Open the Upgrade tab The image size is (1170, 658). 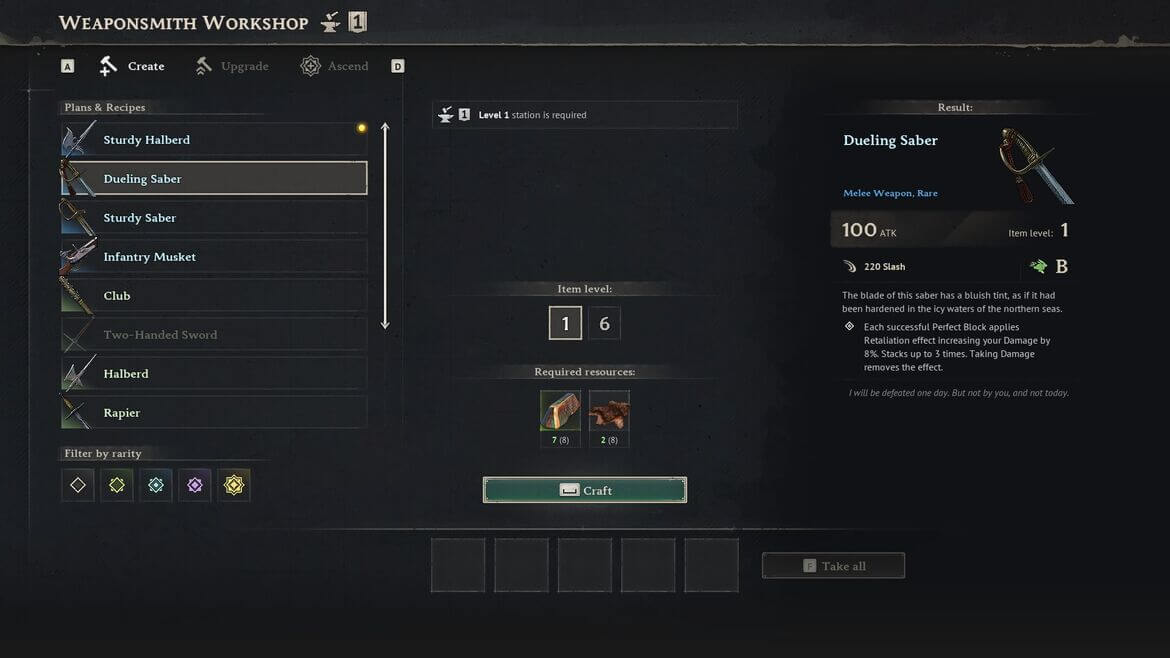click(x=232, y=66)
